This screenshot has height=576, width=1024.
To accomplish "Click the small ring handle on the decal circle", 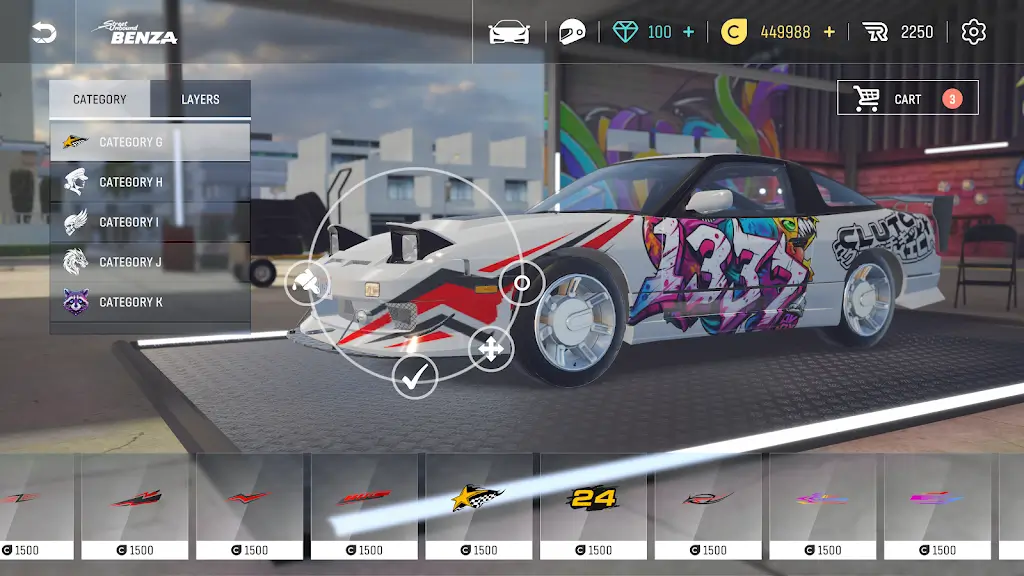I will pyautogui.click(x=521, y=283).
